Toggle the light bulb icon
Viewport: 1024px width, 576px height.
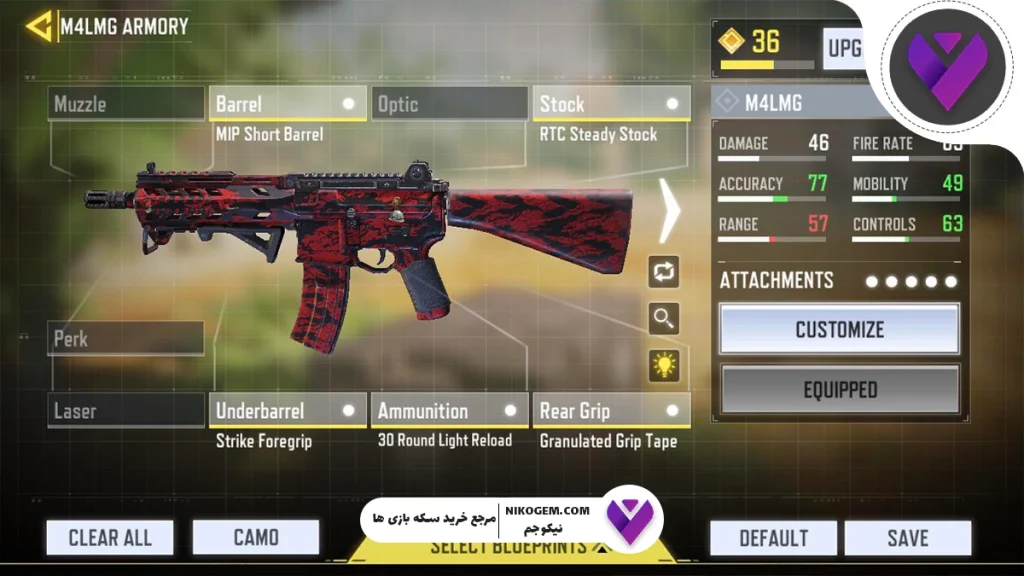tap(664, 365)
